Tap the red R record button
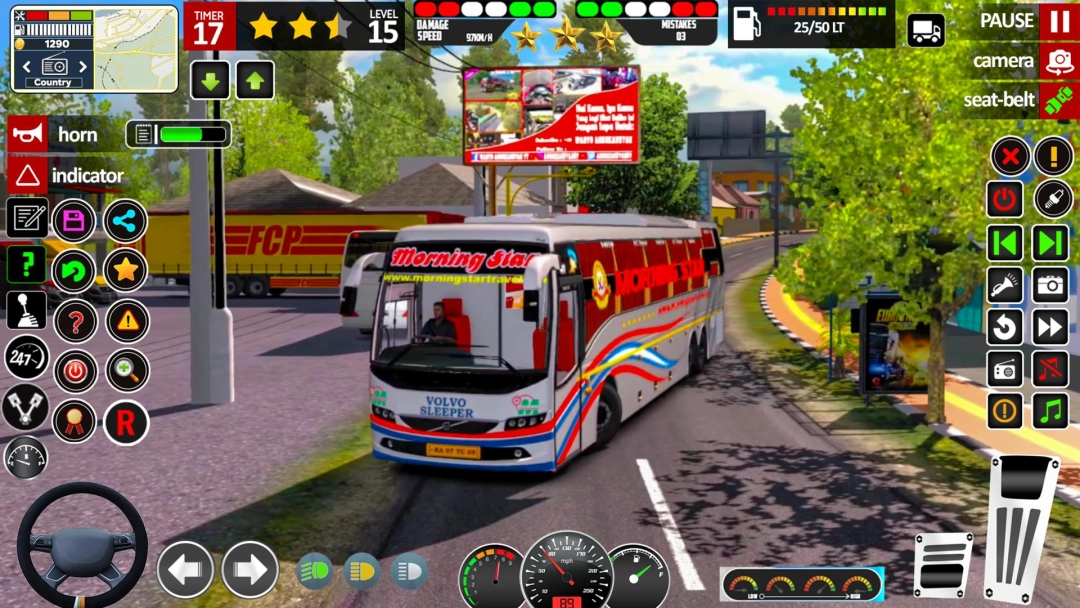Viewport: 1080px width, 608px height. pyautogui.click(x=126, y=422)
